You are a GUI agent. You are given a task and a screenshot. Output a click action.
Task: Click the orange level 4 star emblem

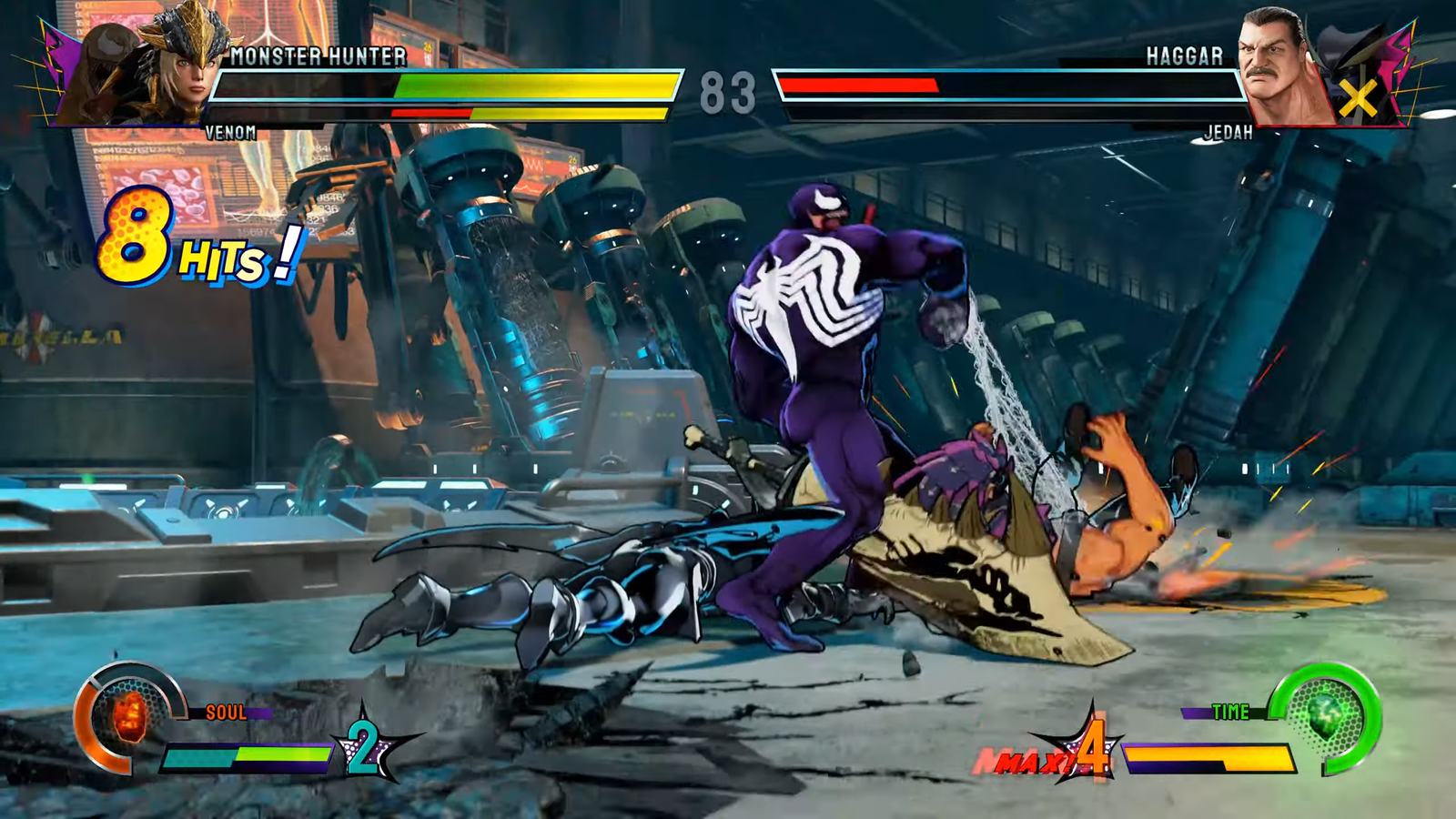coord(1092,751)
